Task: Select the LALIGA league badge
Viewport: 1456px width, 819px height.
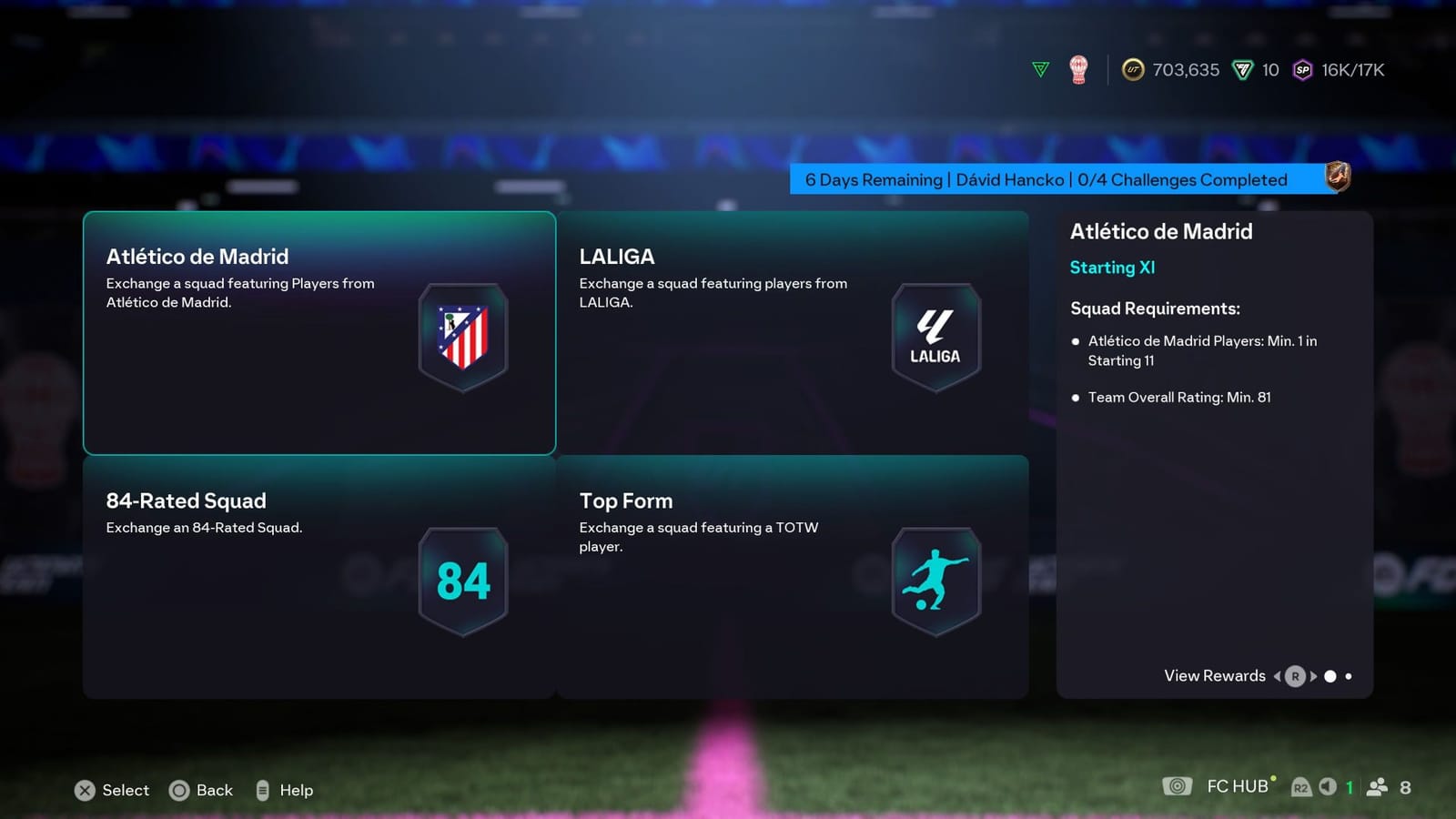Action: [935, 335]
